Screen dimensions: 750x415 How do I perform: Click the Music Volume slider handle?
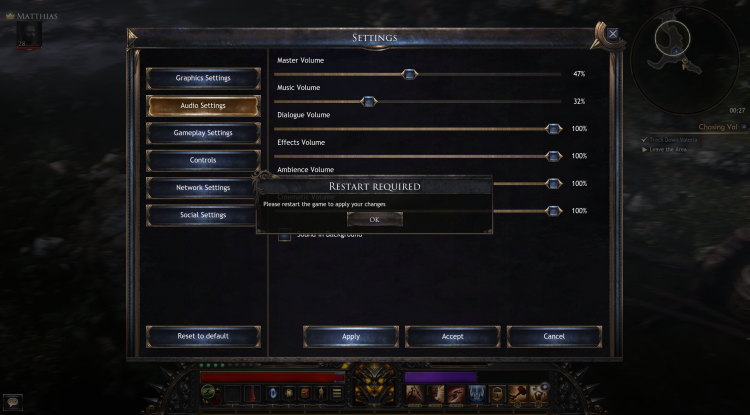[368, 101]
